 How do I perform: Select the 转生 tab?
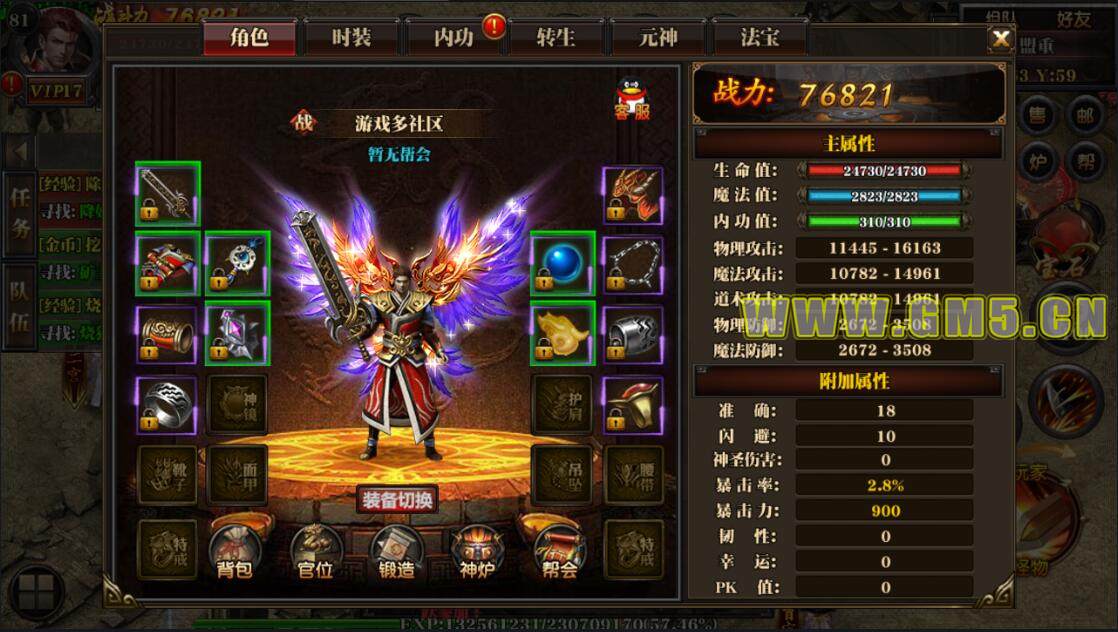(x=555, y=38)
